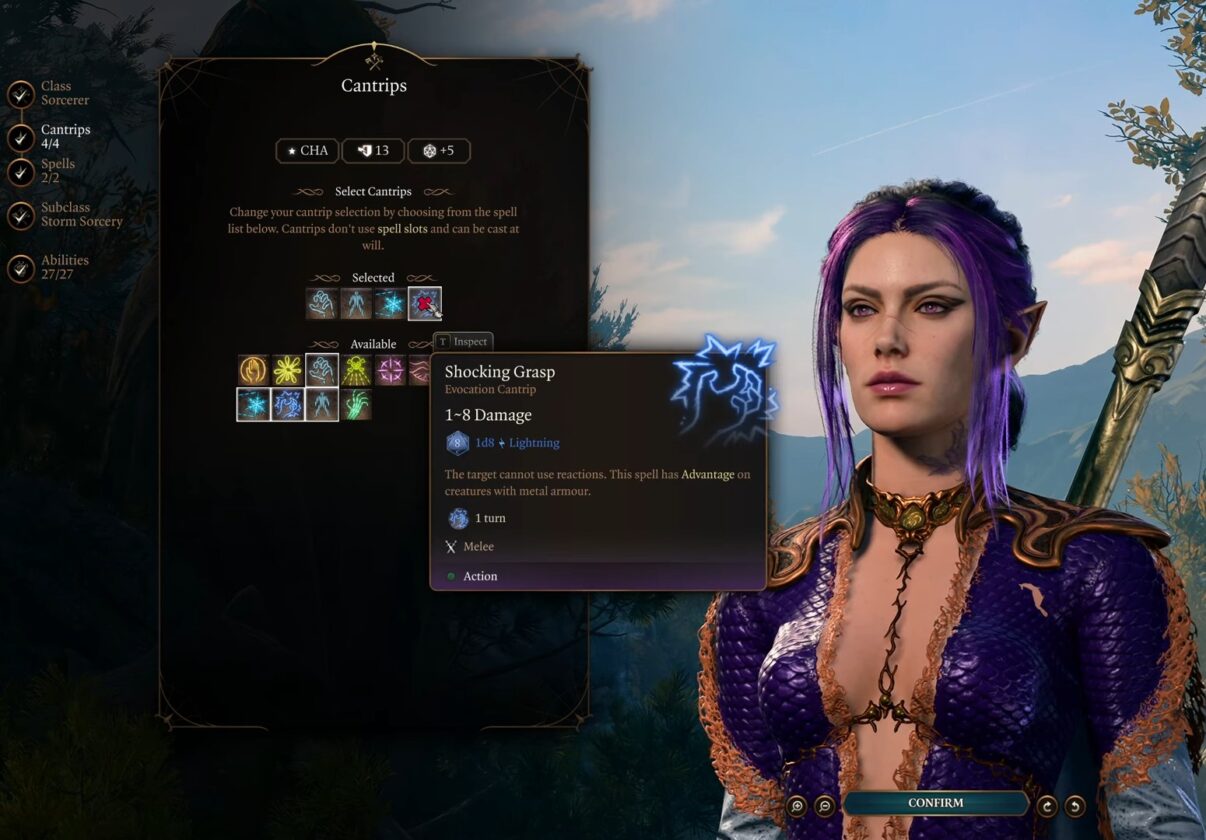The height and width of the screenshot is (840, 1206).
Task: Remove the selected cantrip marked with red X
Action: point(425,303)
